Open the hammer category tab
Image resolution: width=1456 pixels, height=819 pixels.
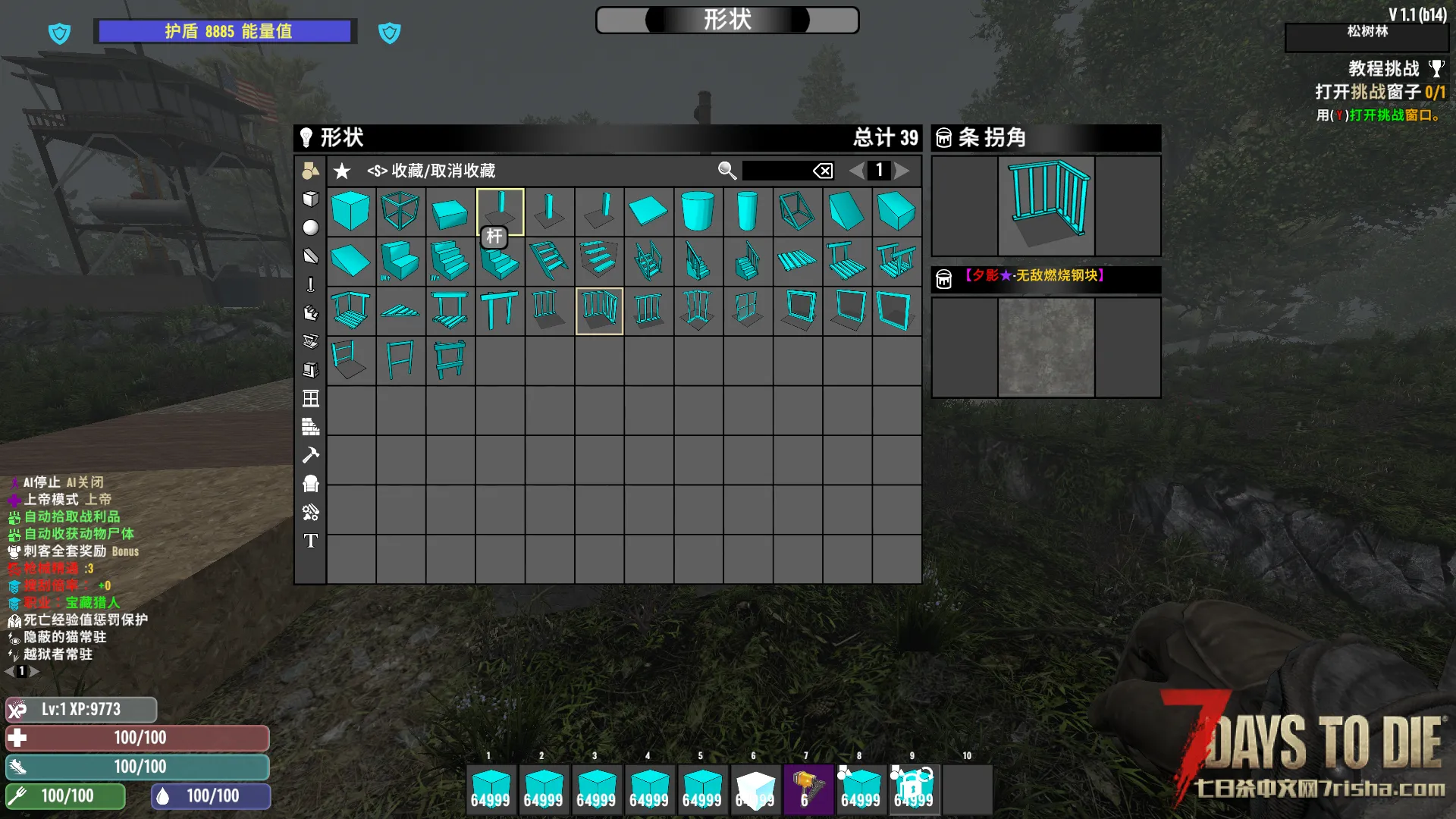pos(311,455)
